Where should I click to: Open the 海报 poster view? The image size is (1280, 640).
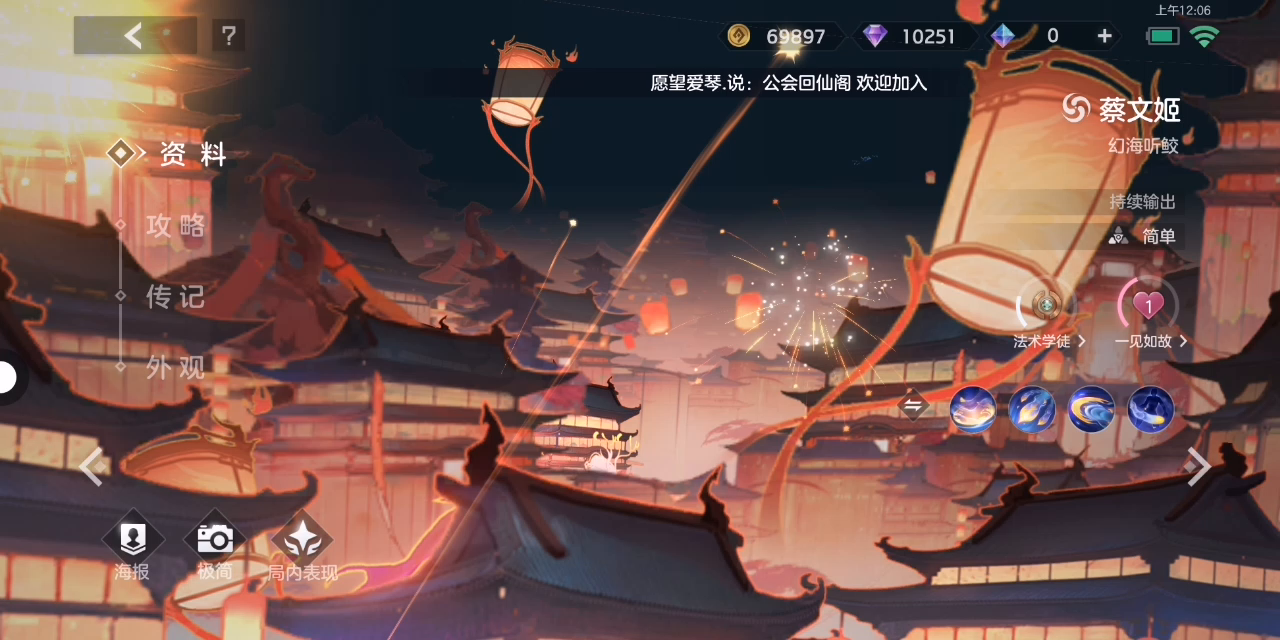coord(131,546)
